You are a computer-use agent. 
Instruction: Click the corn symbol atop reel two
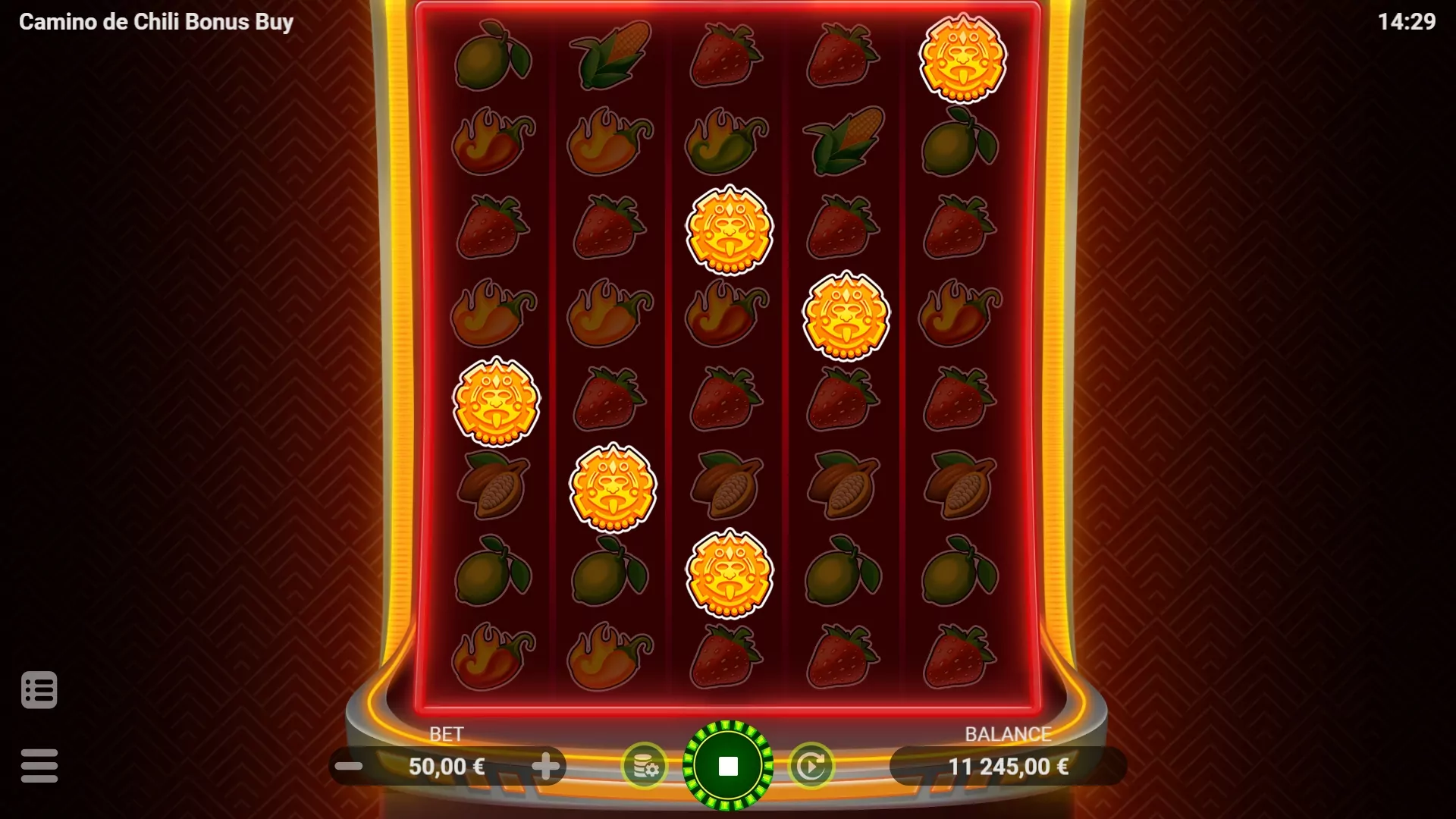pyautogui.click(x=611, y=52)
